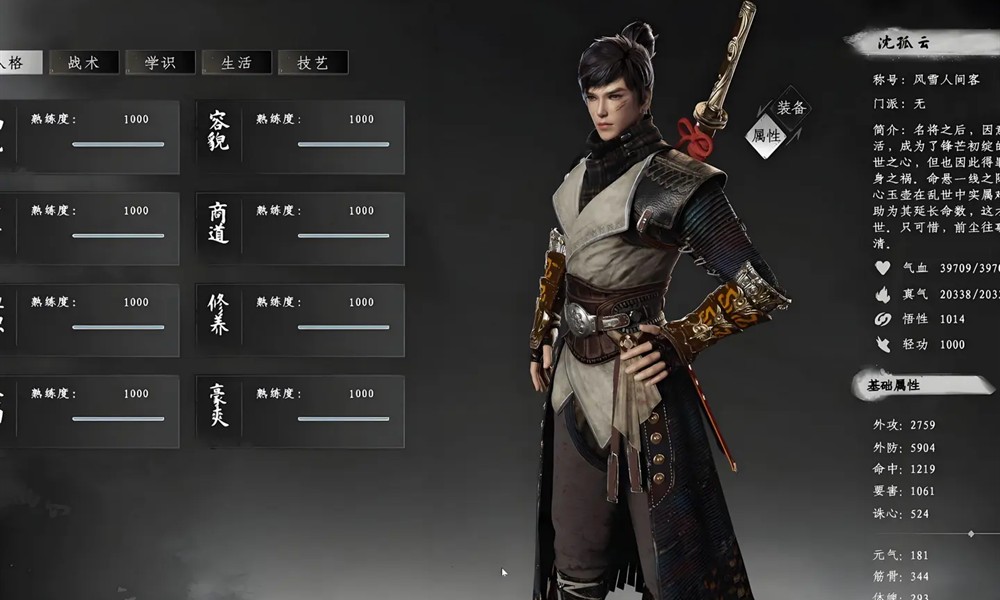Select the 商道 trait panel
Image resolution: width=1000 pixels, height=600 pixels.
tap(300, 228)
